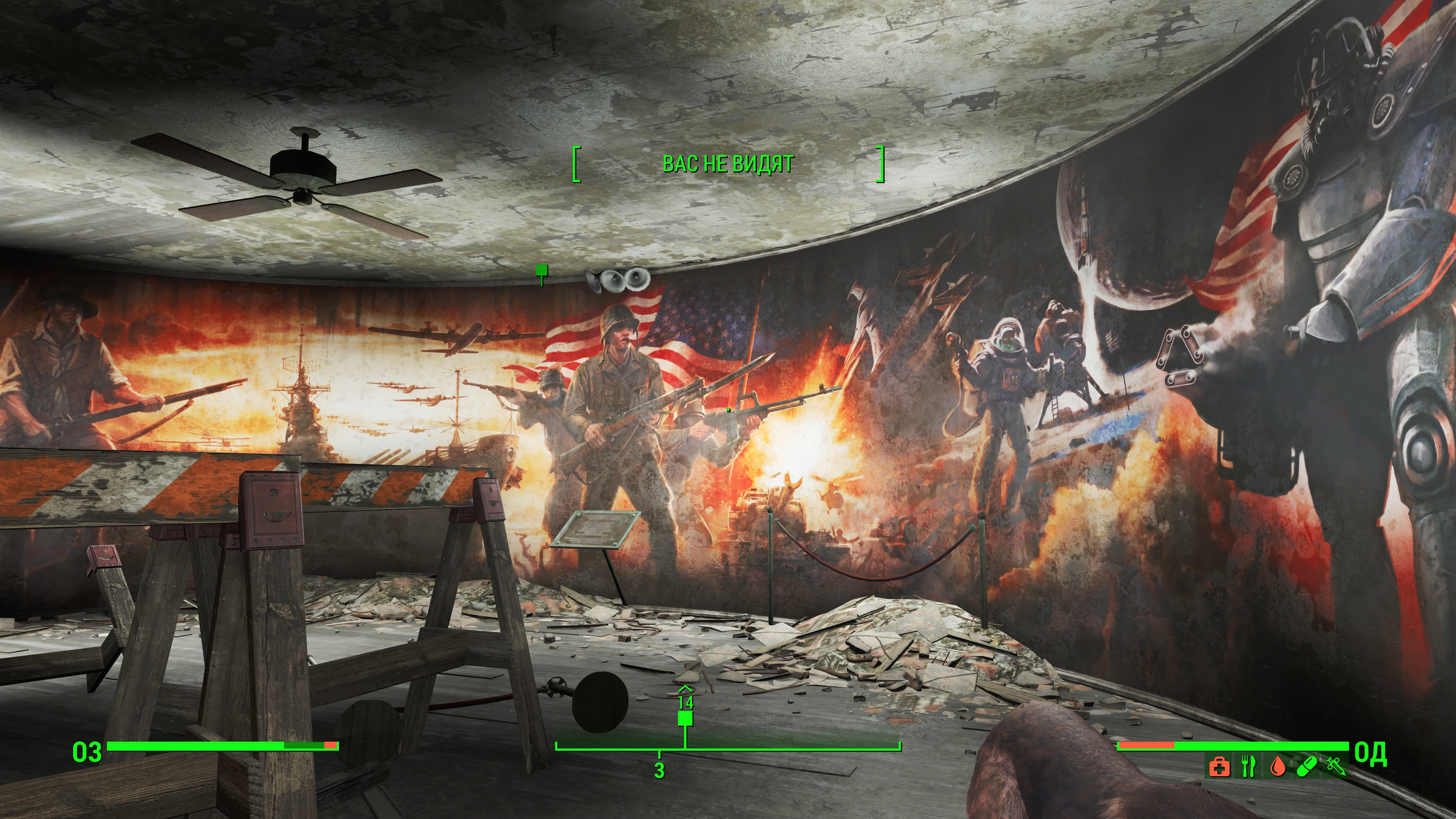1456x819 pixels.
Task: Select the floating green objective marker
Action: coord(542,270)
